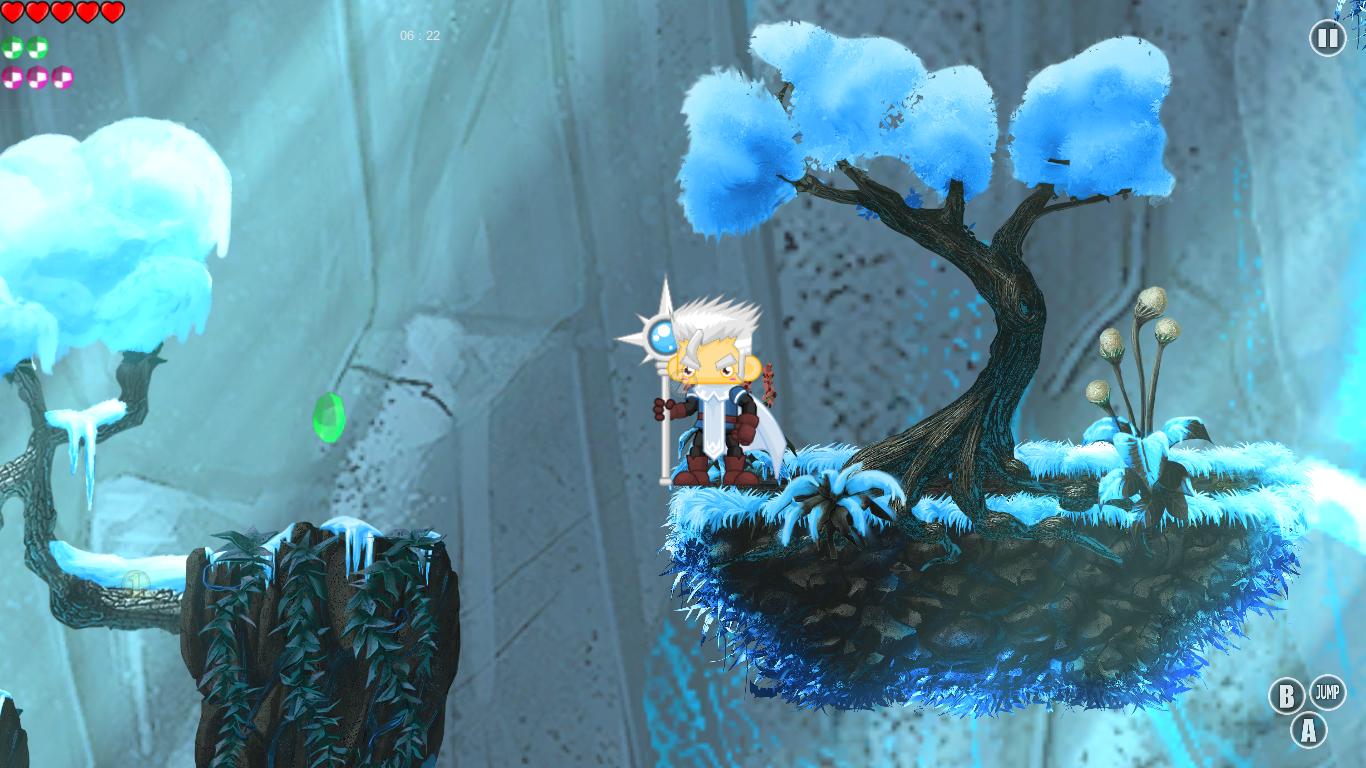
Task: Select the first green orb collectible icon
Action: click(x=12, y=47)
